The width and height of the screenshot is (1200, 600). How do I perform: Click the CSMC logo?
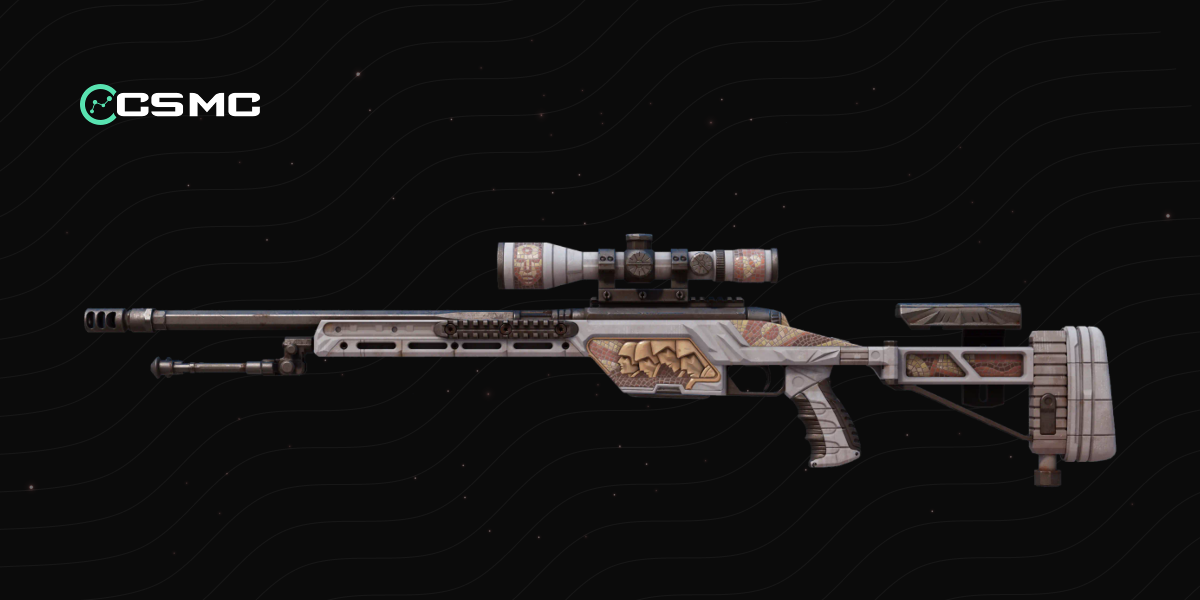point(170,103)
